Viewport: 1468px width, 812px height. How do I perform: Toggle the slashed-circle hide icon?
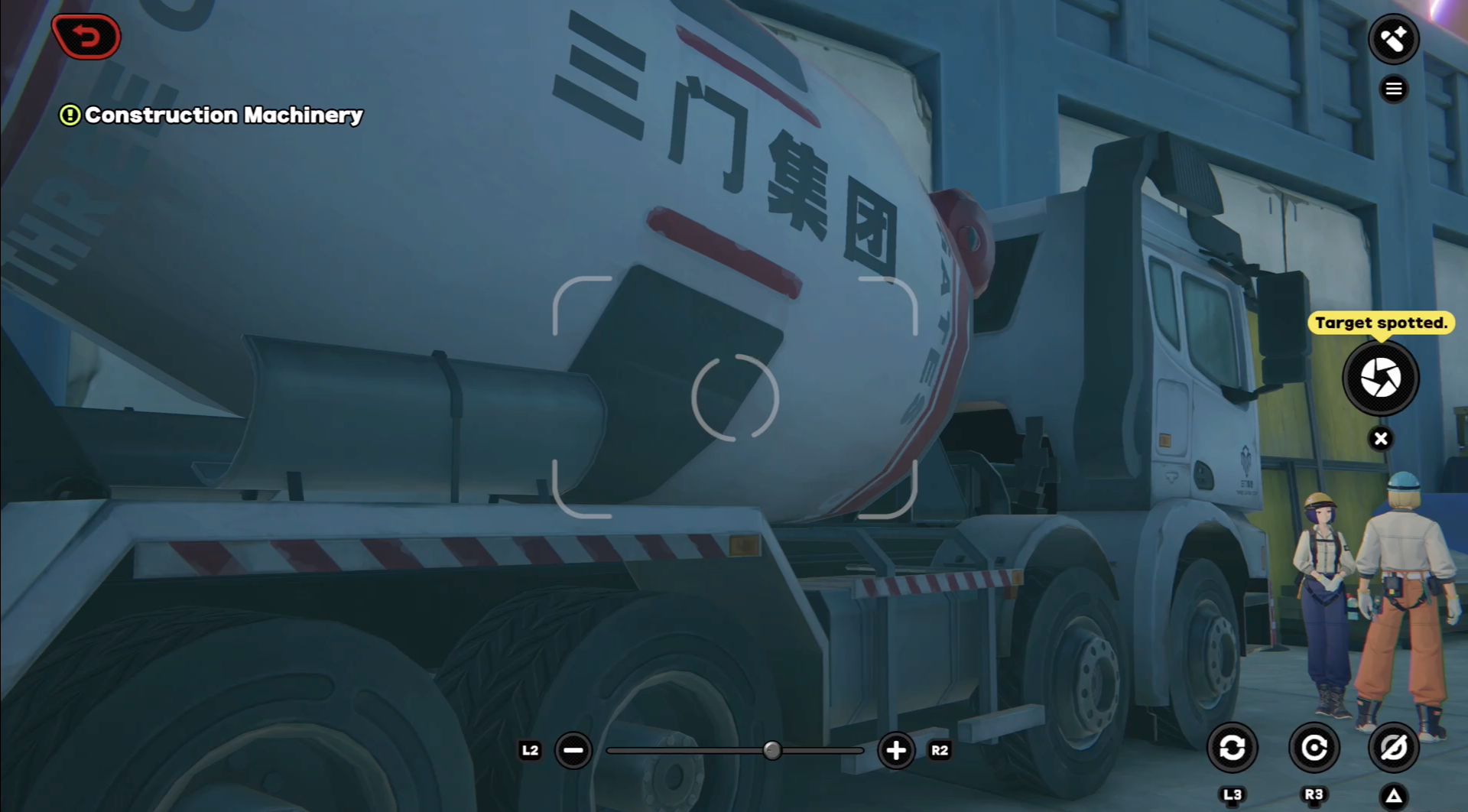1393,747
